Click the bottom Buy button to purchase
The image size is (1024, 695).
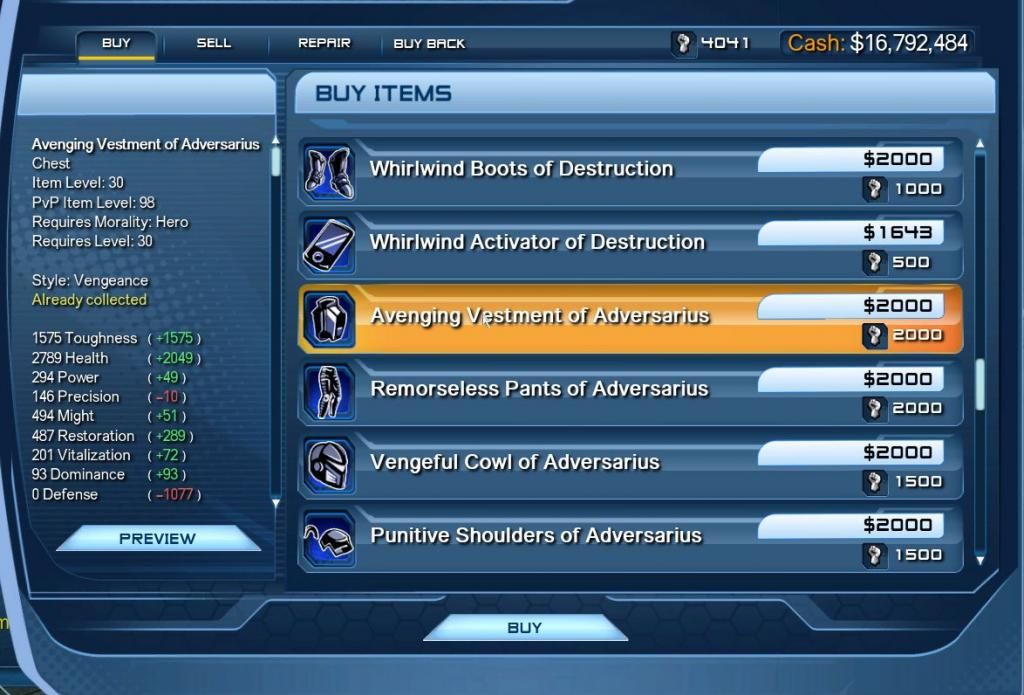click(525, 628)
